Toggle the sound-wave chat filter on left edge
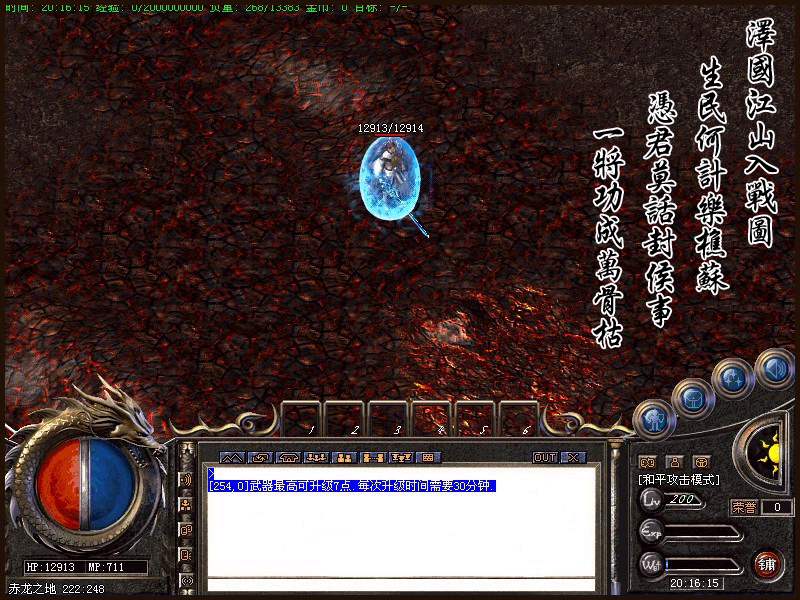Screen dimensions: 800x600 tap(186, 480)
